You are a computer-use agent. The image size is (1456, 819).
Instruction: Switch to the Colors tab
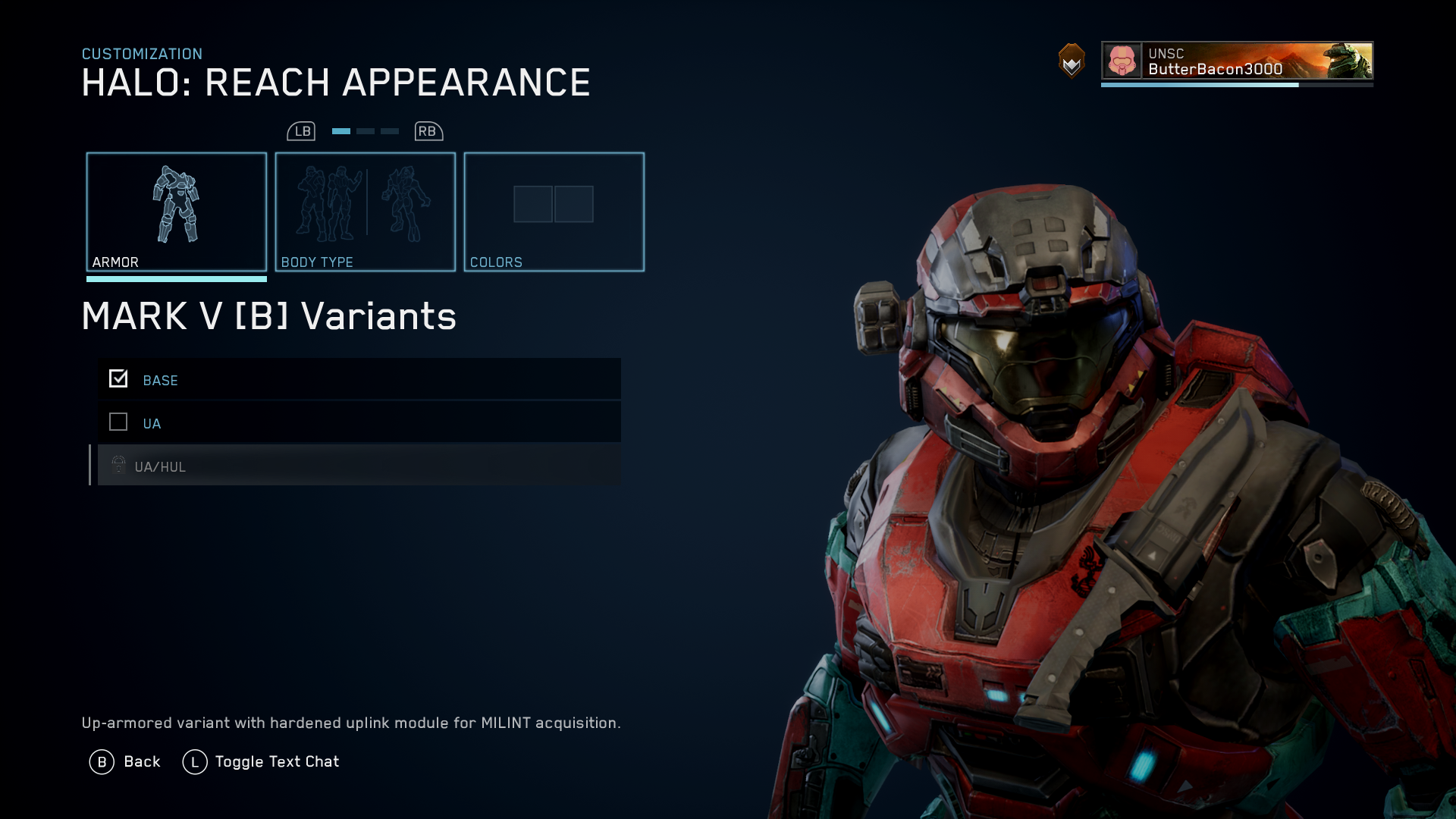(x=554, y=211)
